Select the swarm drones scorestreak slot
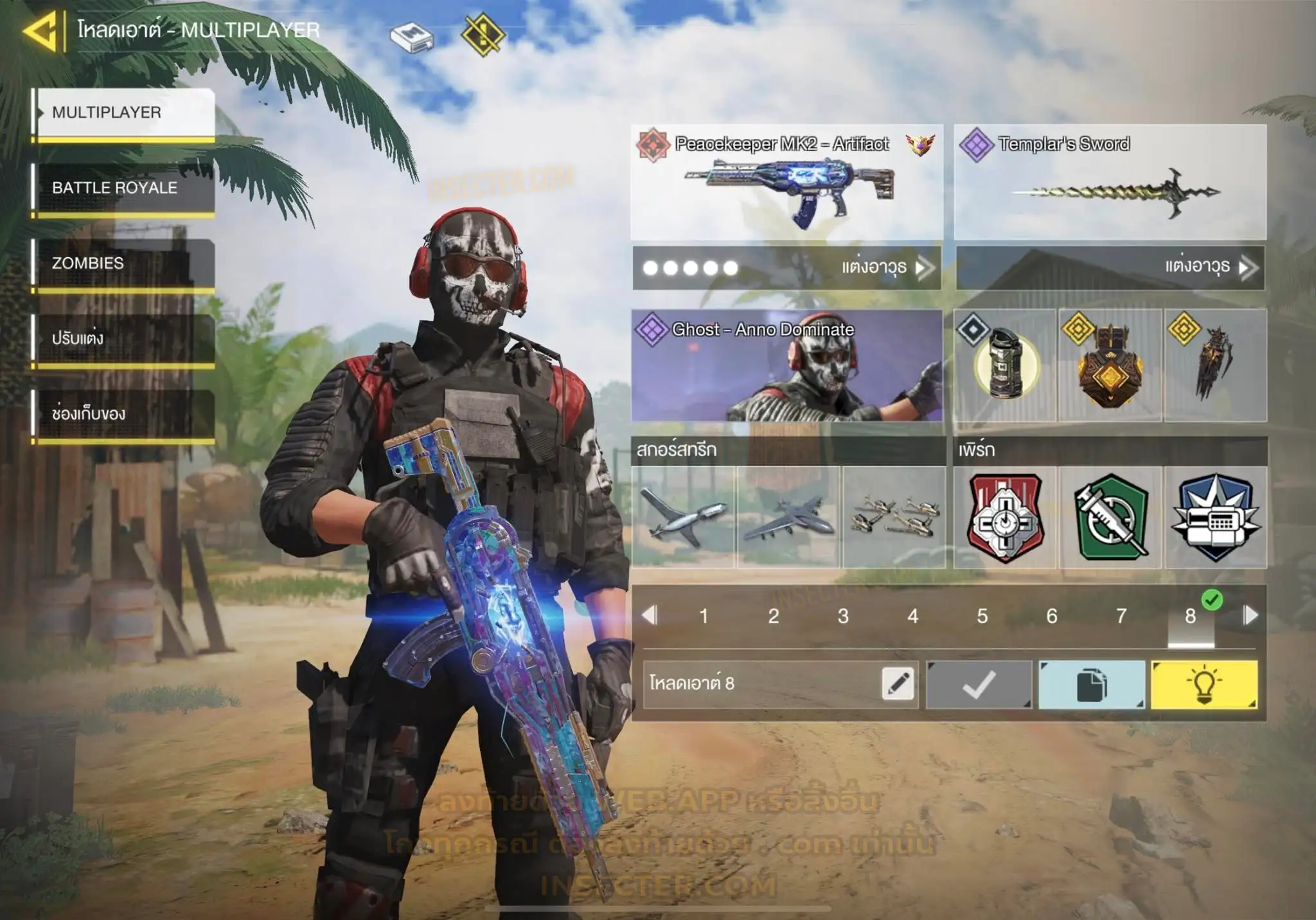 [894, 517]
